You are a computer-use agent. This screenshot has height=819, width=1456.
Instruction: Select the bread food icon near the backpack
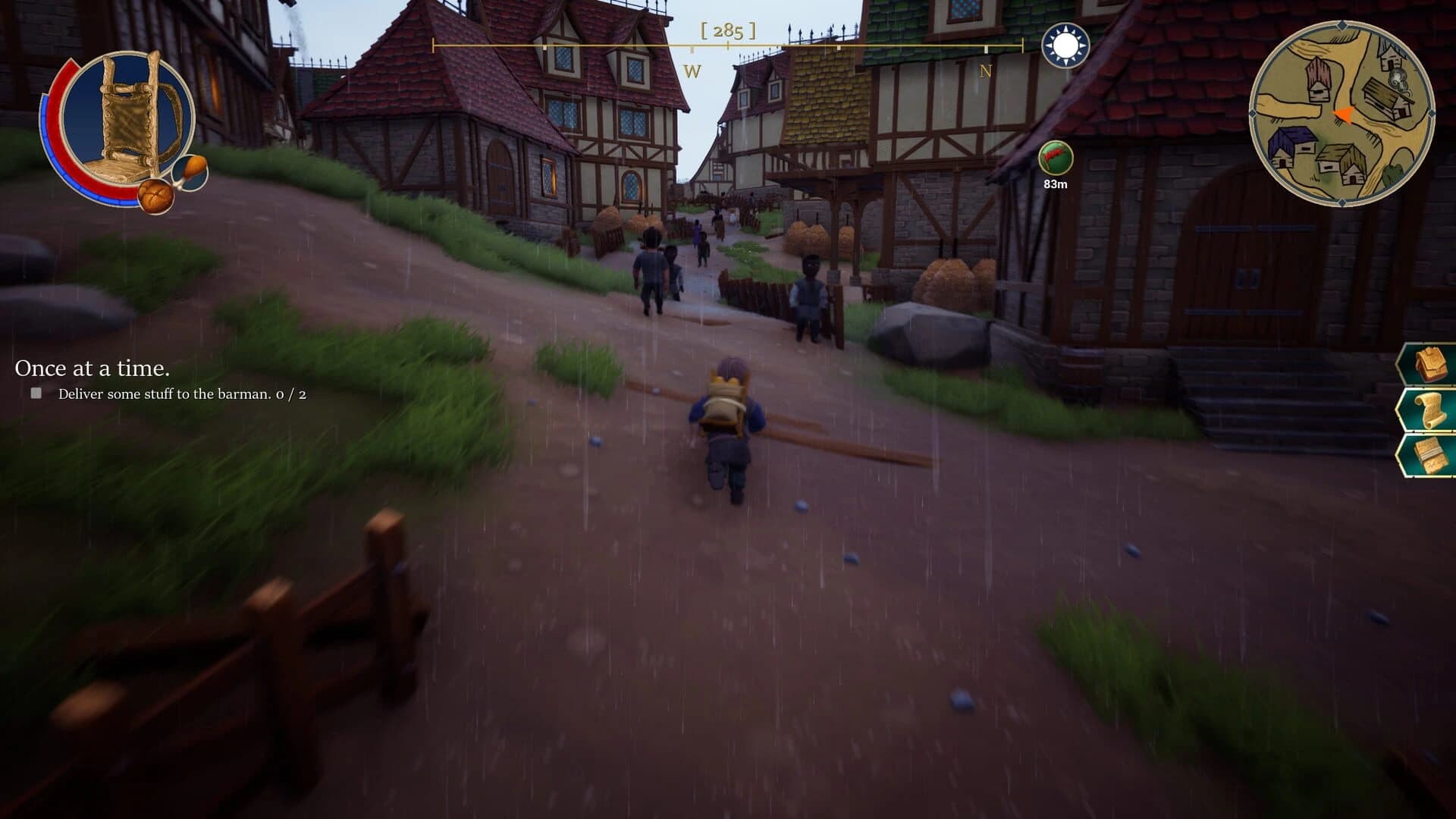click(x=155, y=196)
